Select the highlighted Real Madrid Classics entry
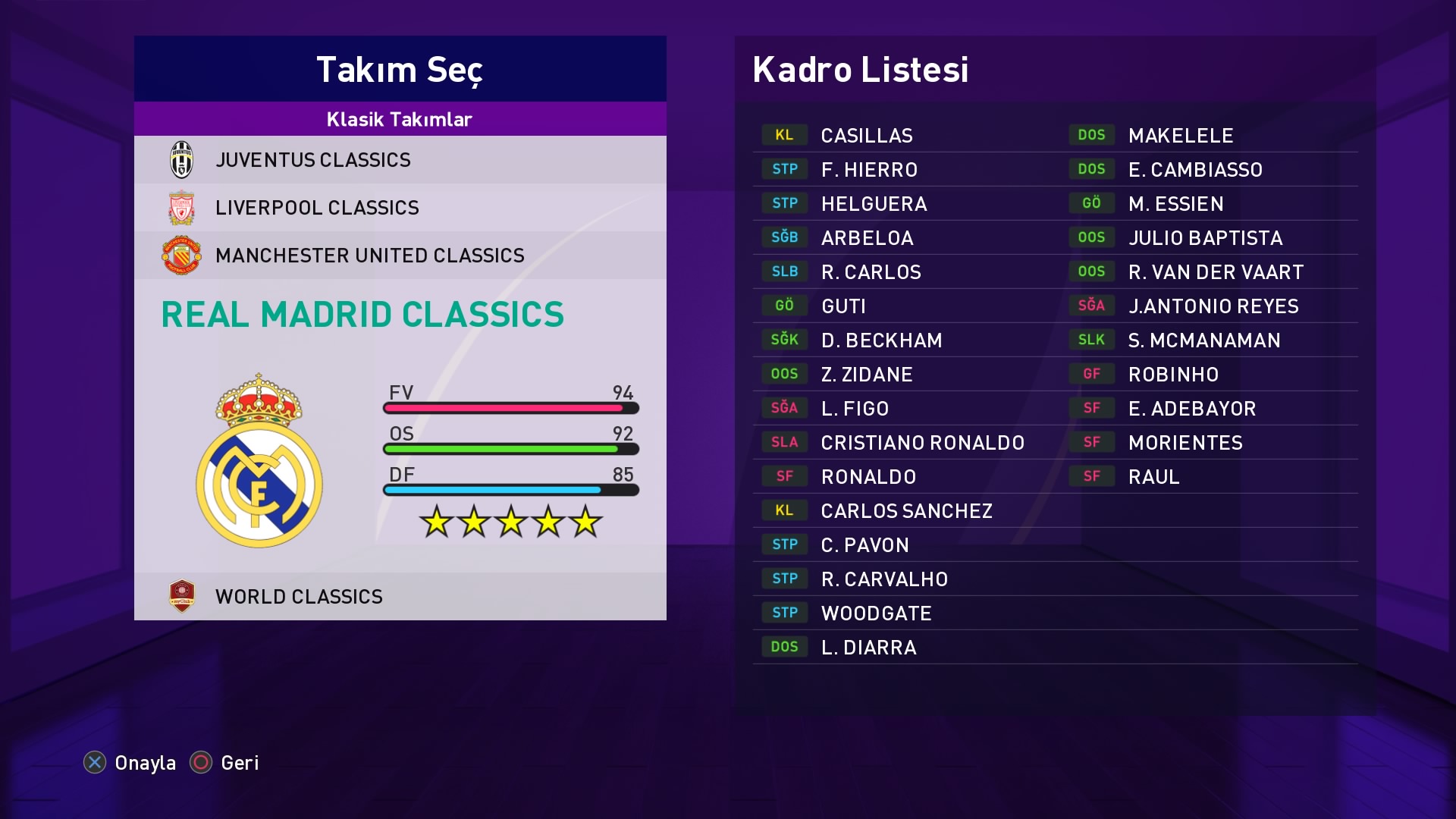The width and height of the screenshot is (1456, 819). (362, 315)
